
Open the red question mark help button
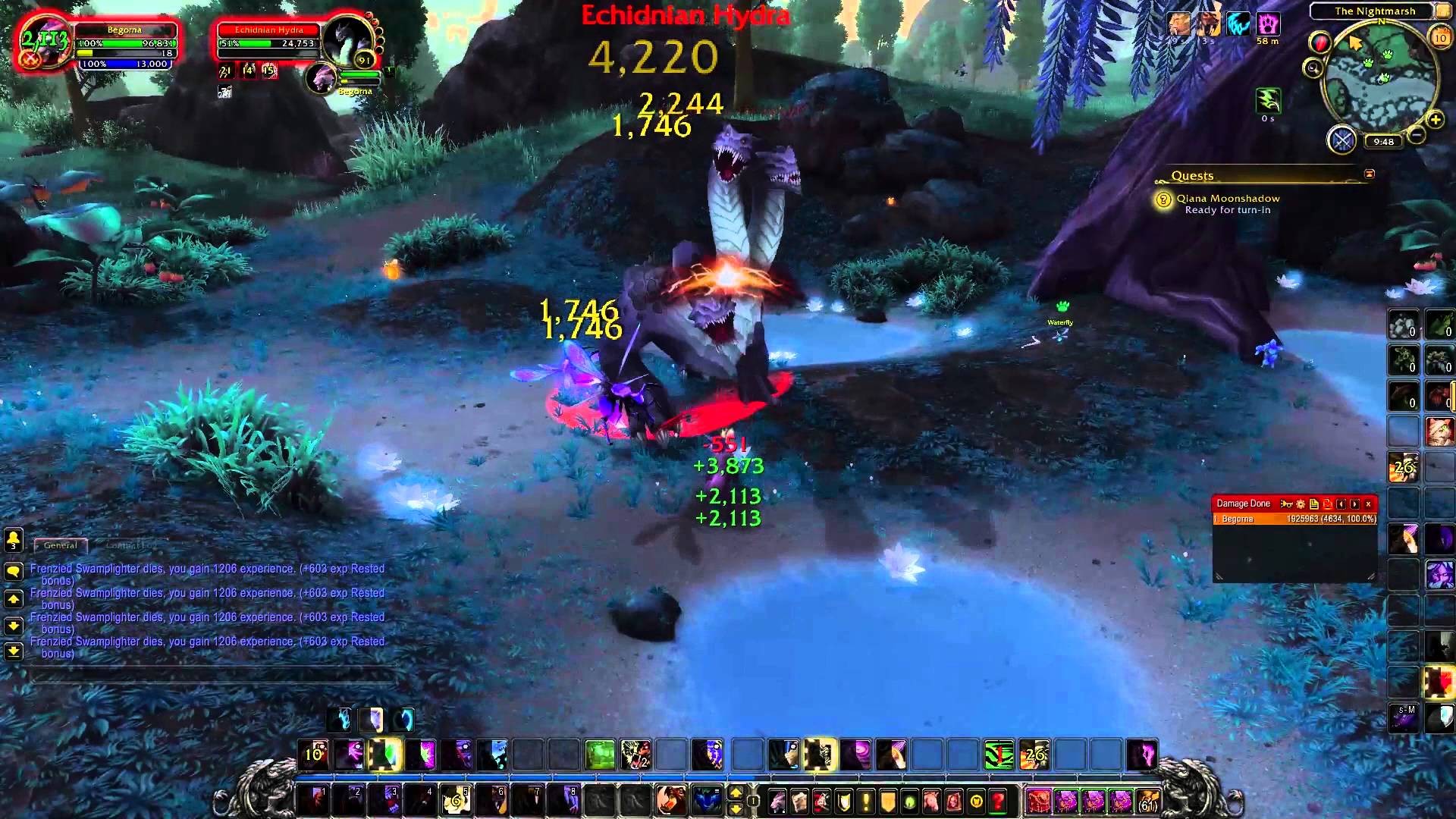[x=998, y=801]
